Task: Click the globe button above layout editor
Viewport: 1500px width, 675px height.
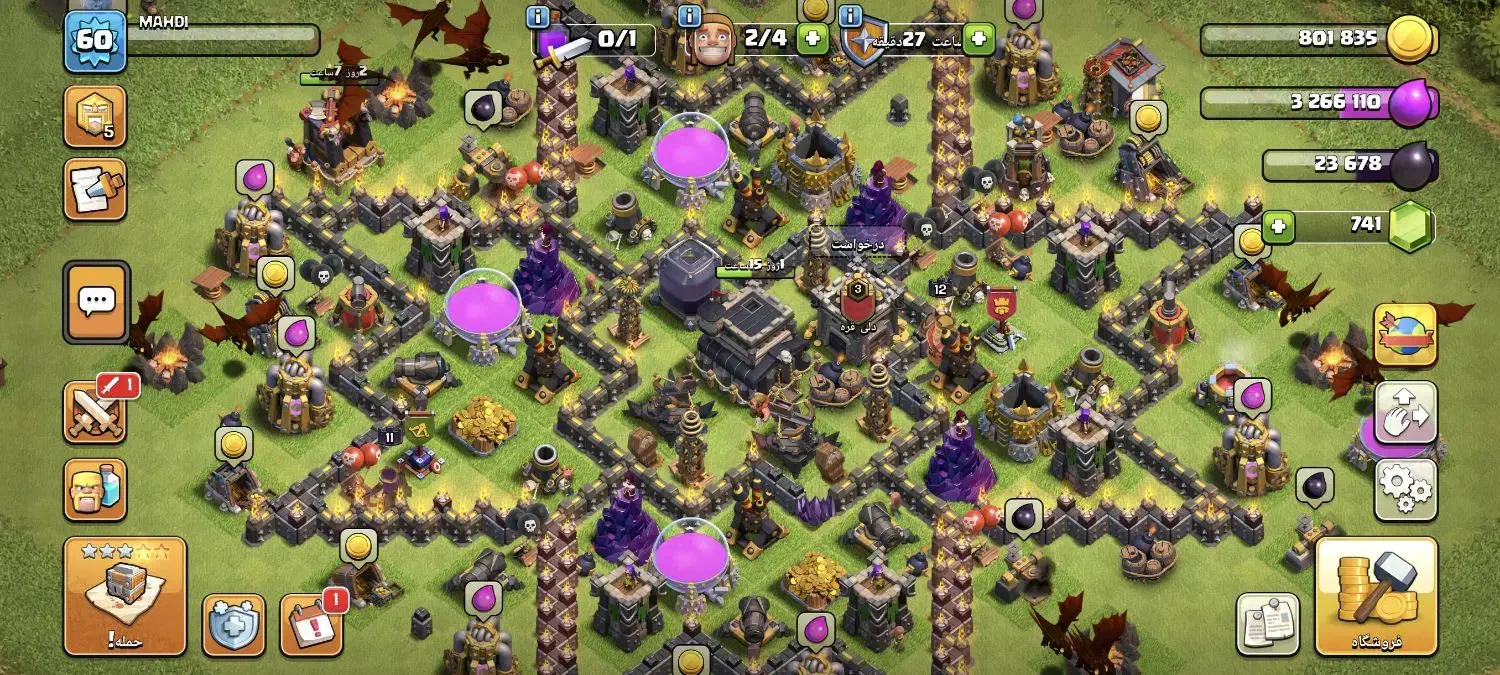Action: click(1405, 335)
